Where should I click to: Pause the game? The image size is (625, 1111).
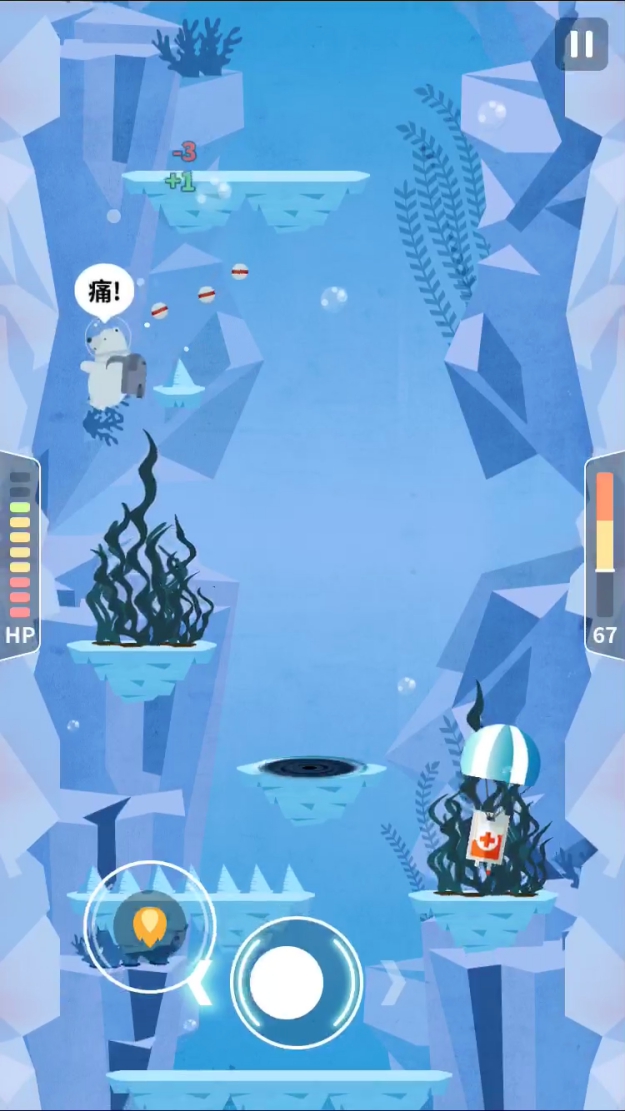581,45
